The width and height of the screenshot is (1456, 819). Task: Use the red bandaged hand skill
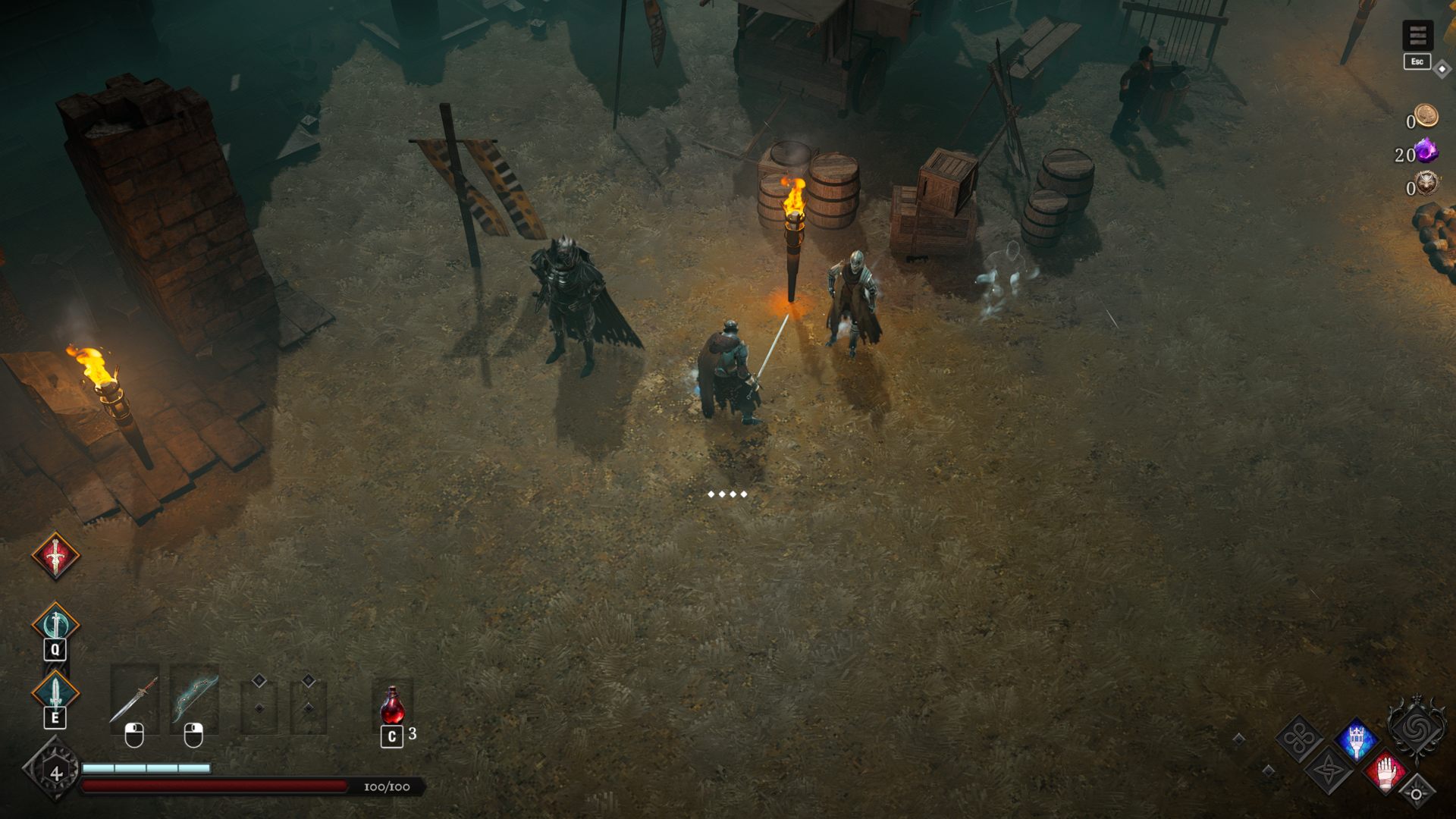1385,770
